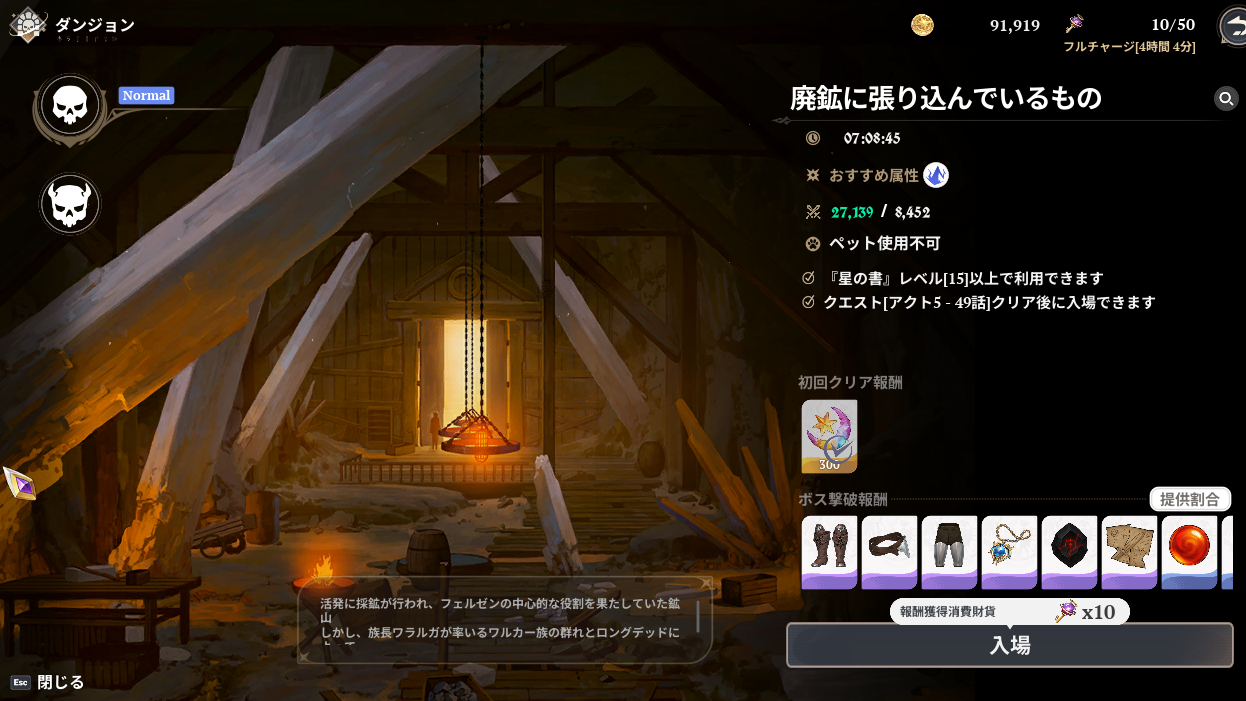Enter the dungeon with the 入場 button

point(1009,645)
